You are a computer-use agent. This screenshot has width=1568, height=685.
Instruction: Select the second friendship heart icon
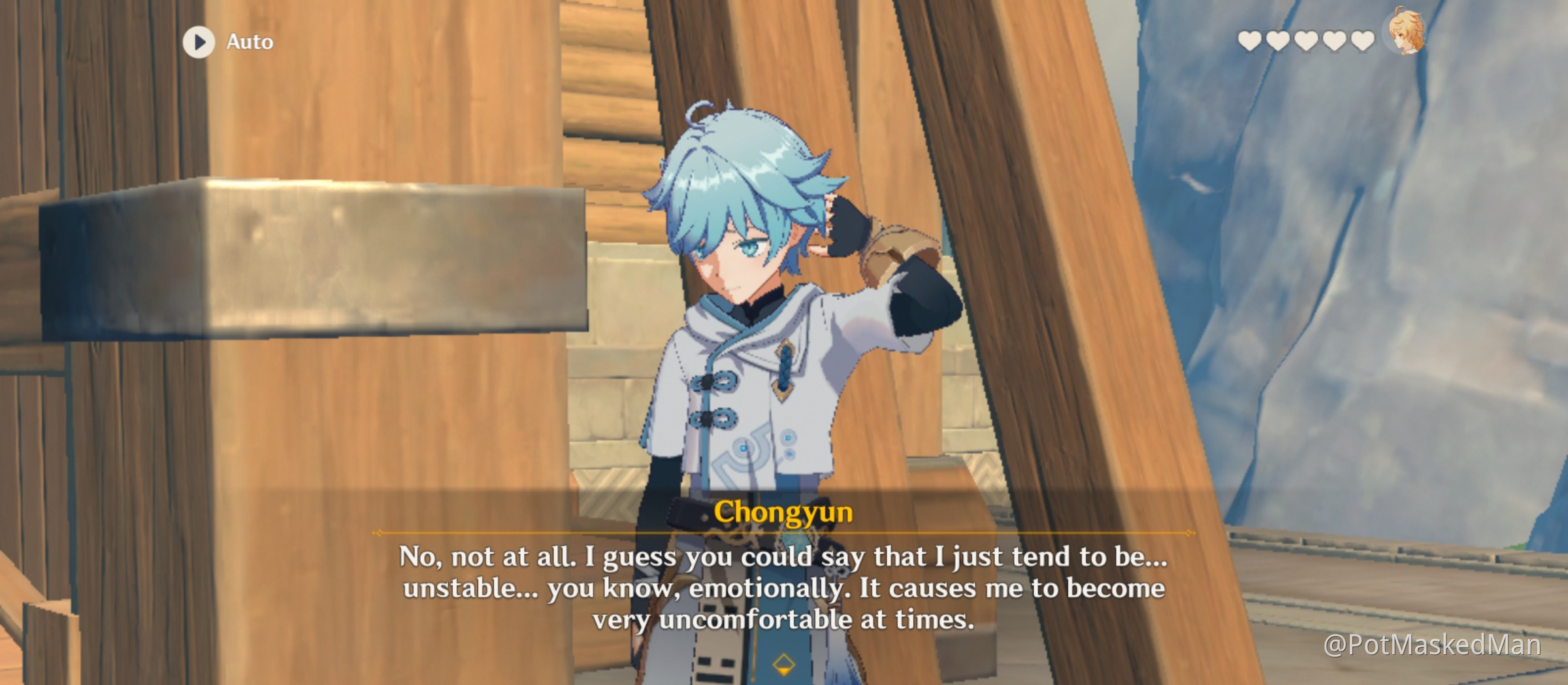[x=1279, y=39]
